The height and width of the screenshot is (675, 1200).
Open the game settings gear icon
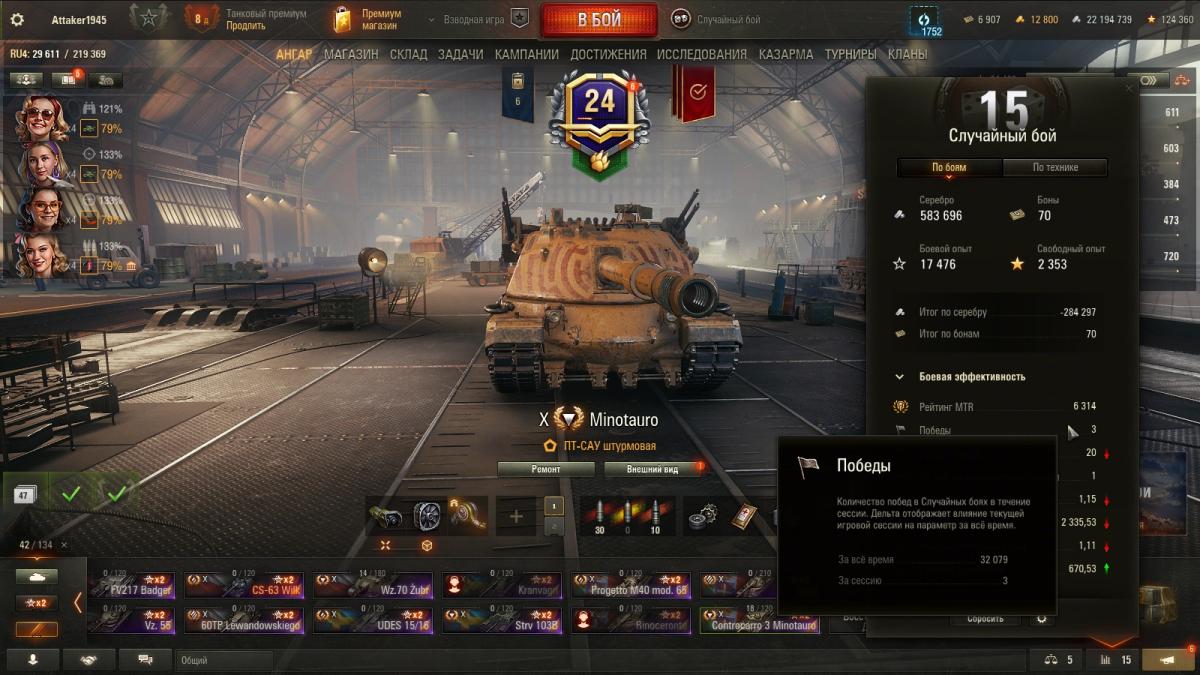[x=17, y=19]
